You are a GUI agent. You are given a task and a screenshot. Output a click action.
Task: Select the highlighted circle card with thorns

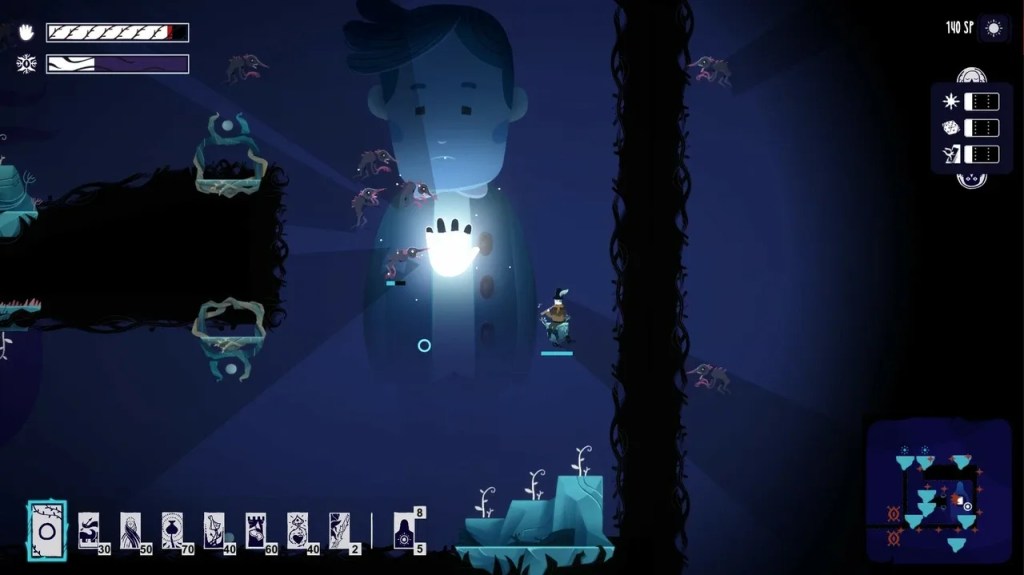[46, 527]
